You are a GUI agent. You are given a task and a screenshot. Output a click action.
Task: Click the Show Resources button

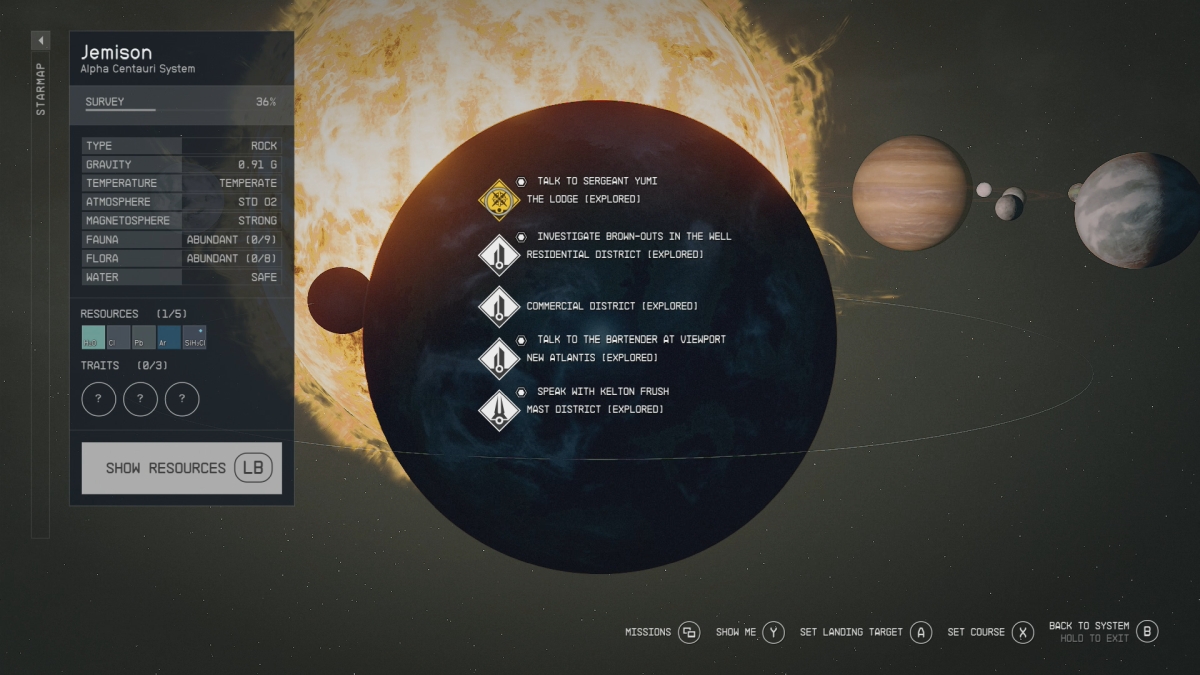[x=181, y=468]
